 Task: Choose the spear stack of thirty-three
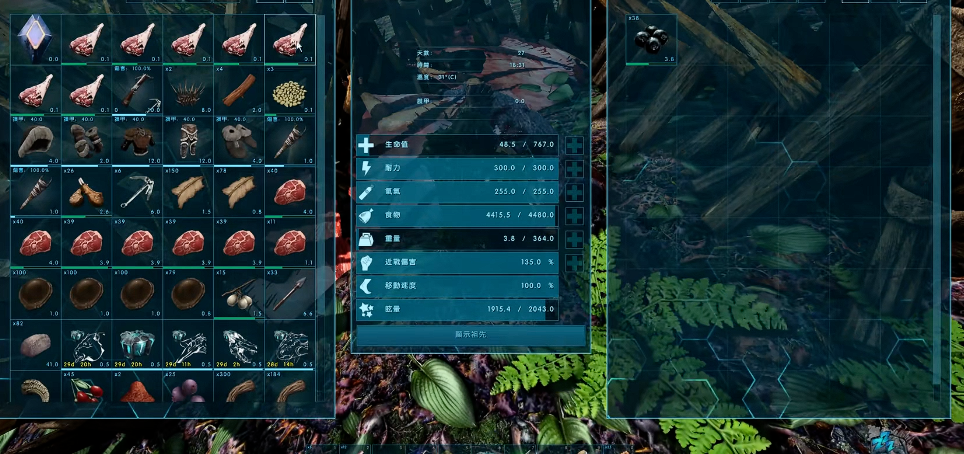pos(289,294)
